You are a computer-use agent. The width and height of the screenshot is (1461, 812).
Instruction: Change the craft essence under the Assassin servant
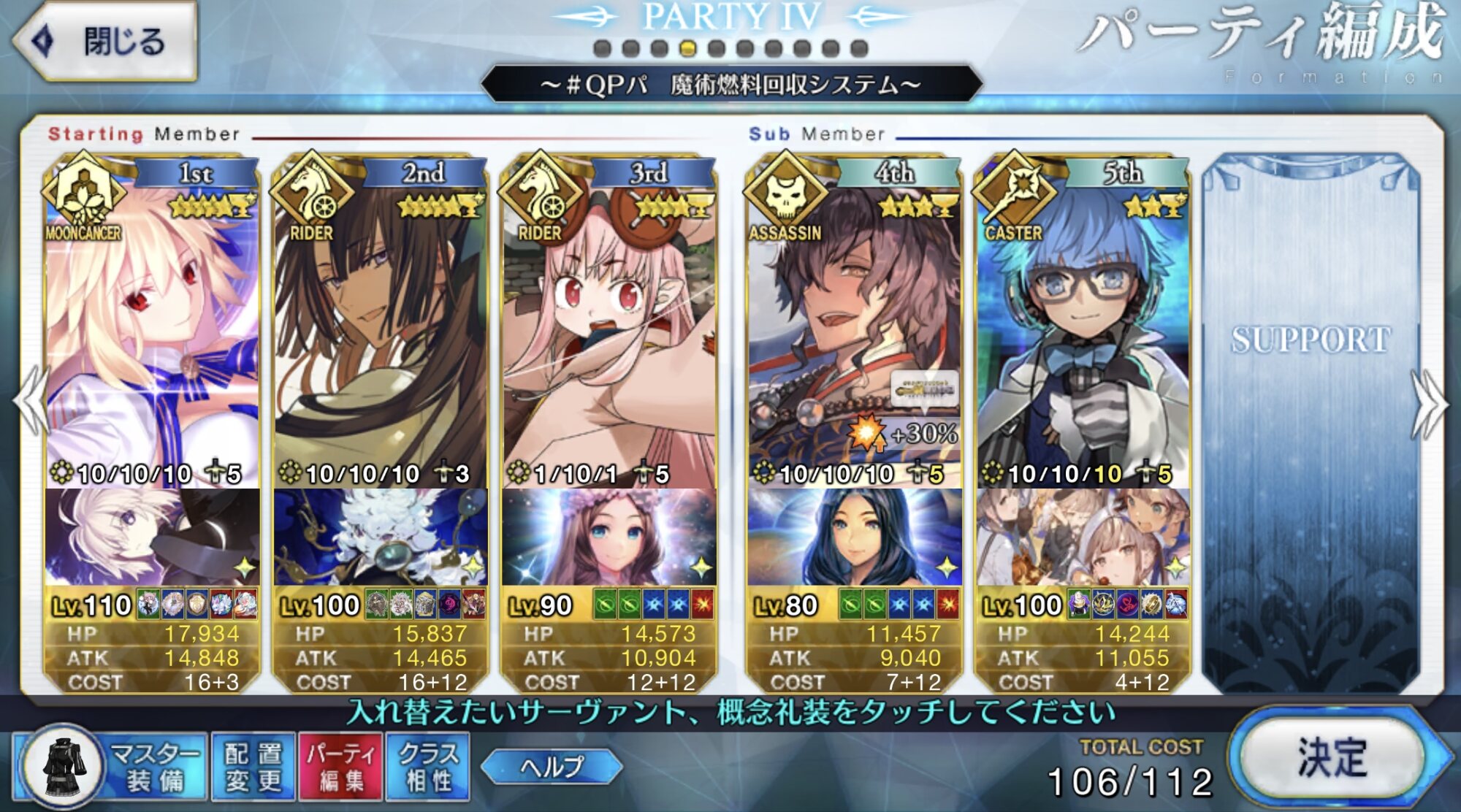pyautogui.click(x=853, y=537)
